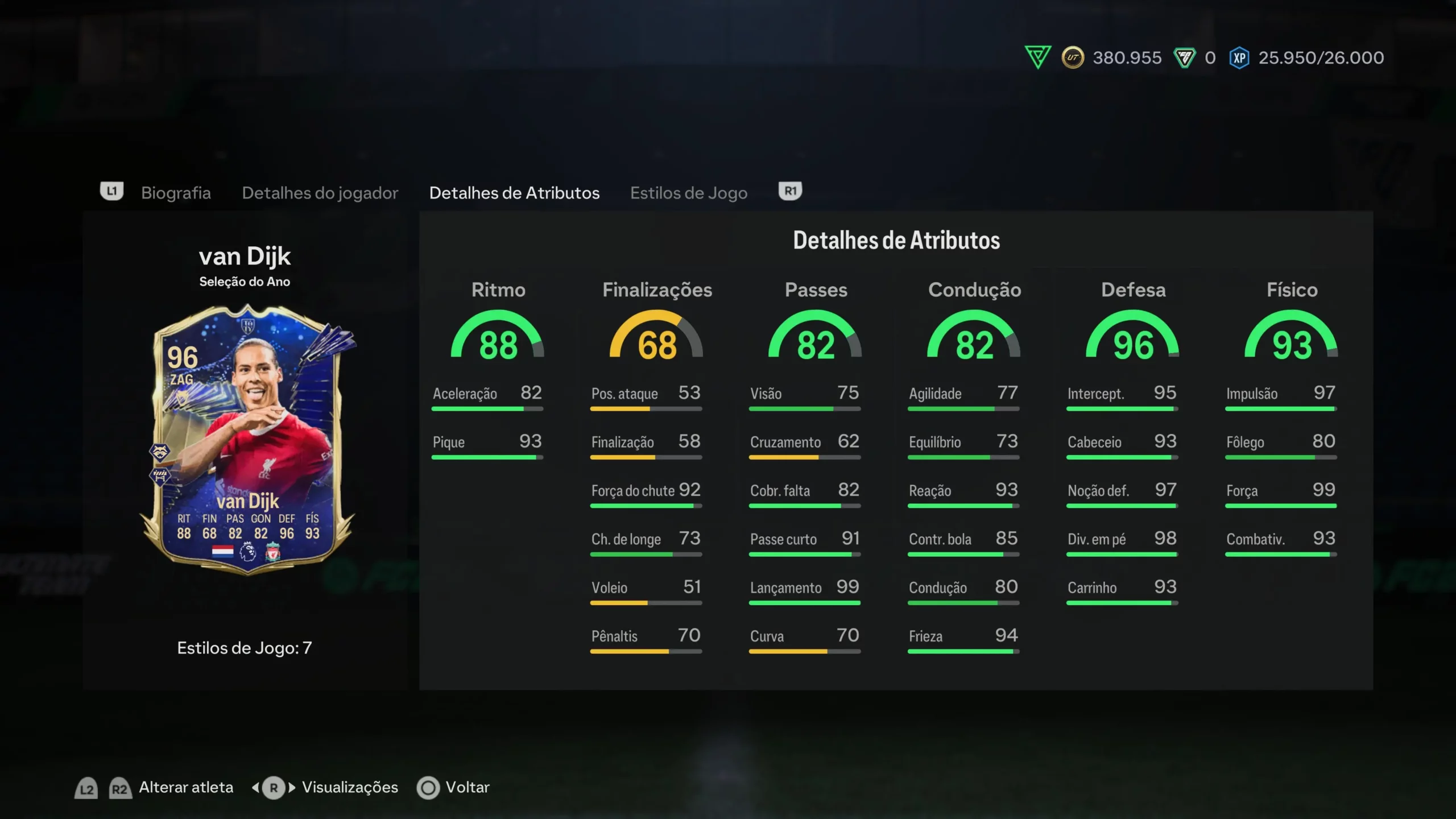The height and width of the screenshot is (819, 1456).
Task: Select the Detalhes de Atributos tab
Action: pos(514,193)
